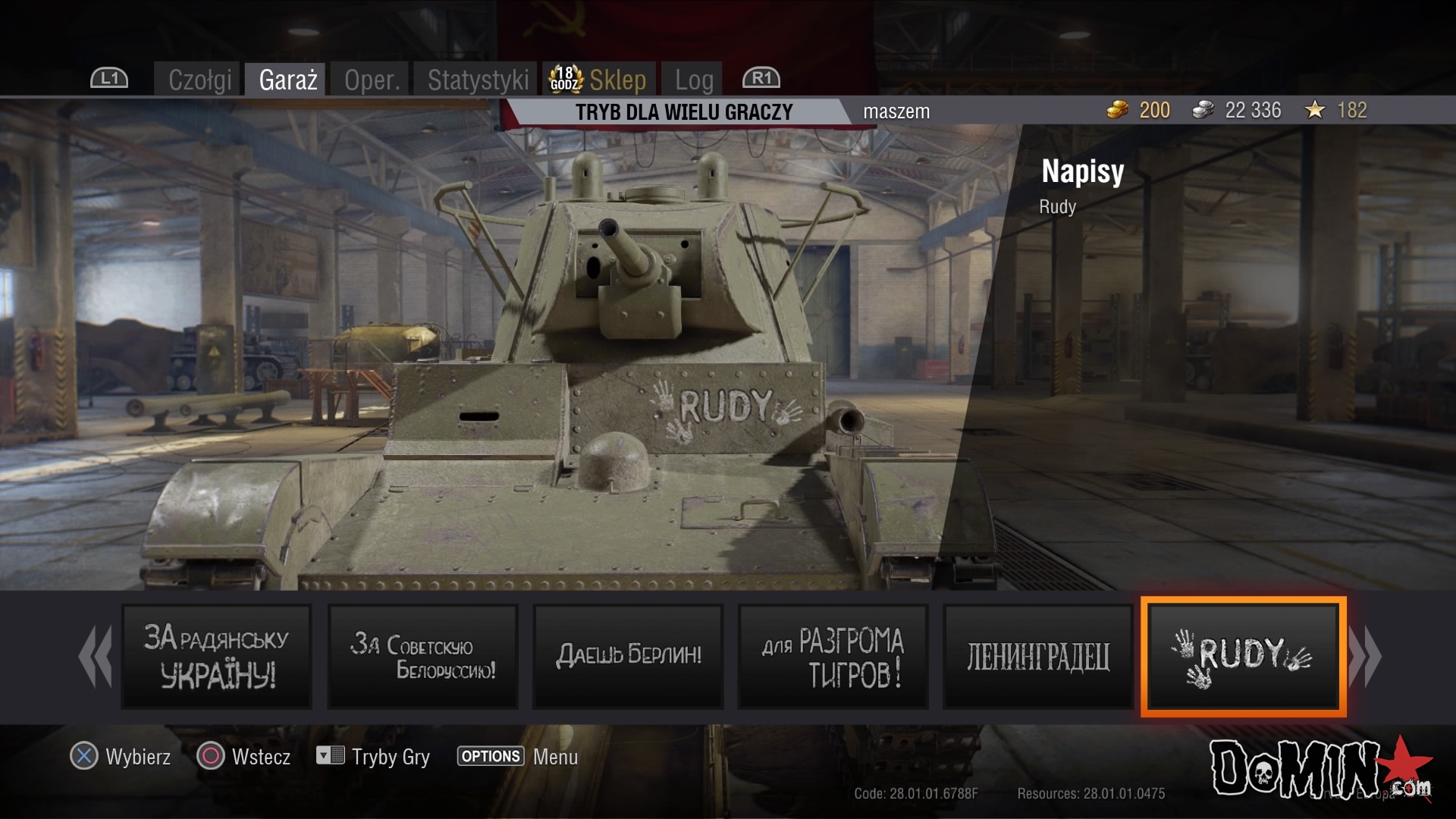Switch to the Log tab
Screen dimensions: 1456x819
click(693, 80)
